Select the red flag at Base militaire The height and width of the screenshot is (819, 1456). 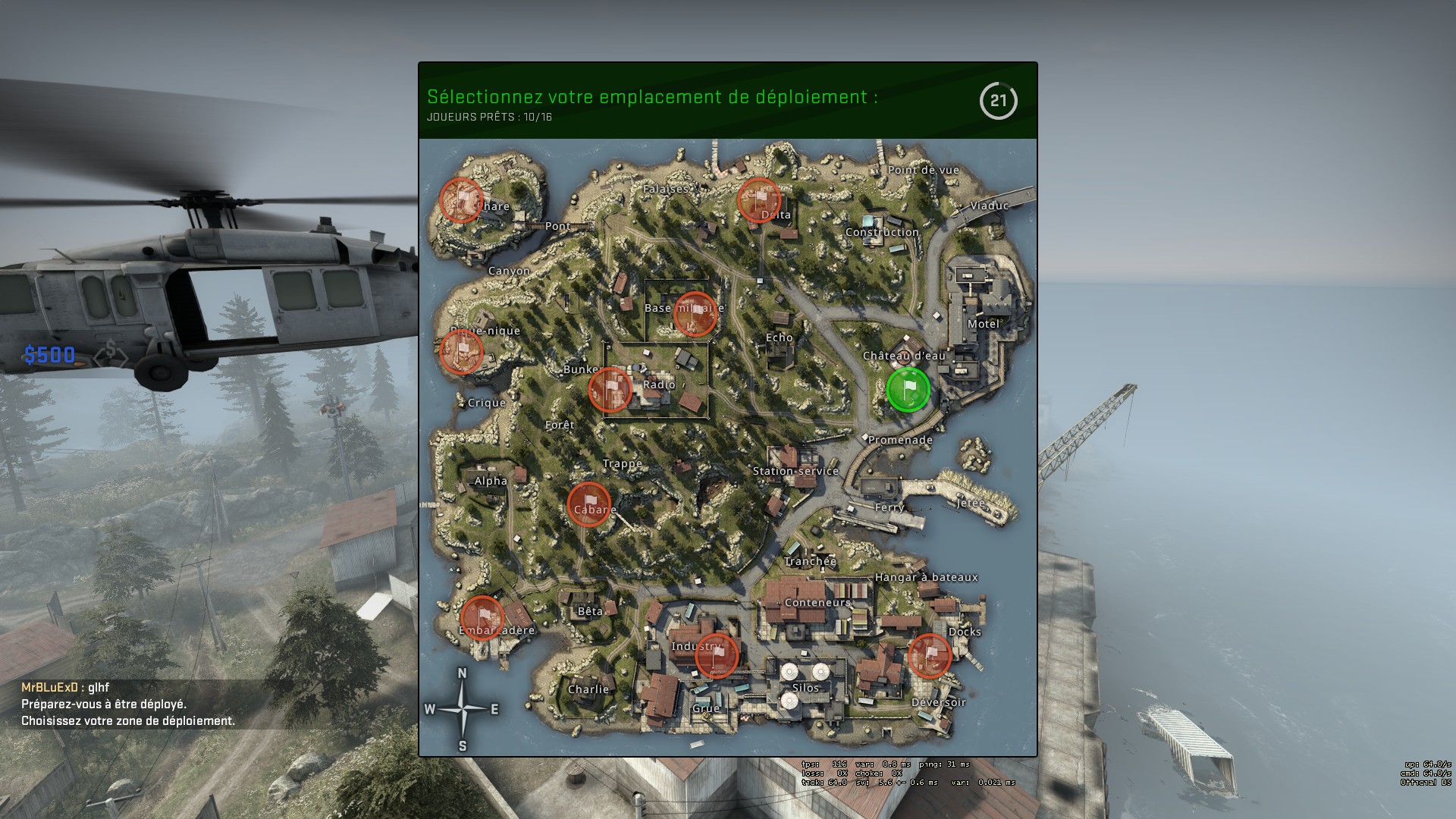[x=695, y=314]
